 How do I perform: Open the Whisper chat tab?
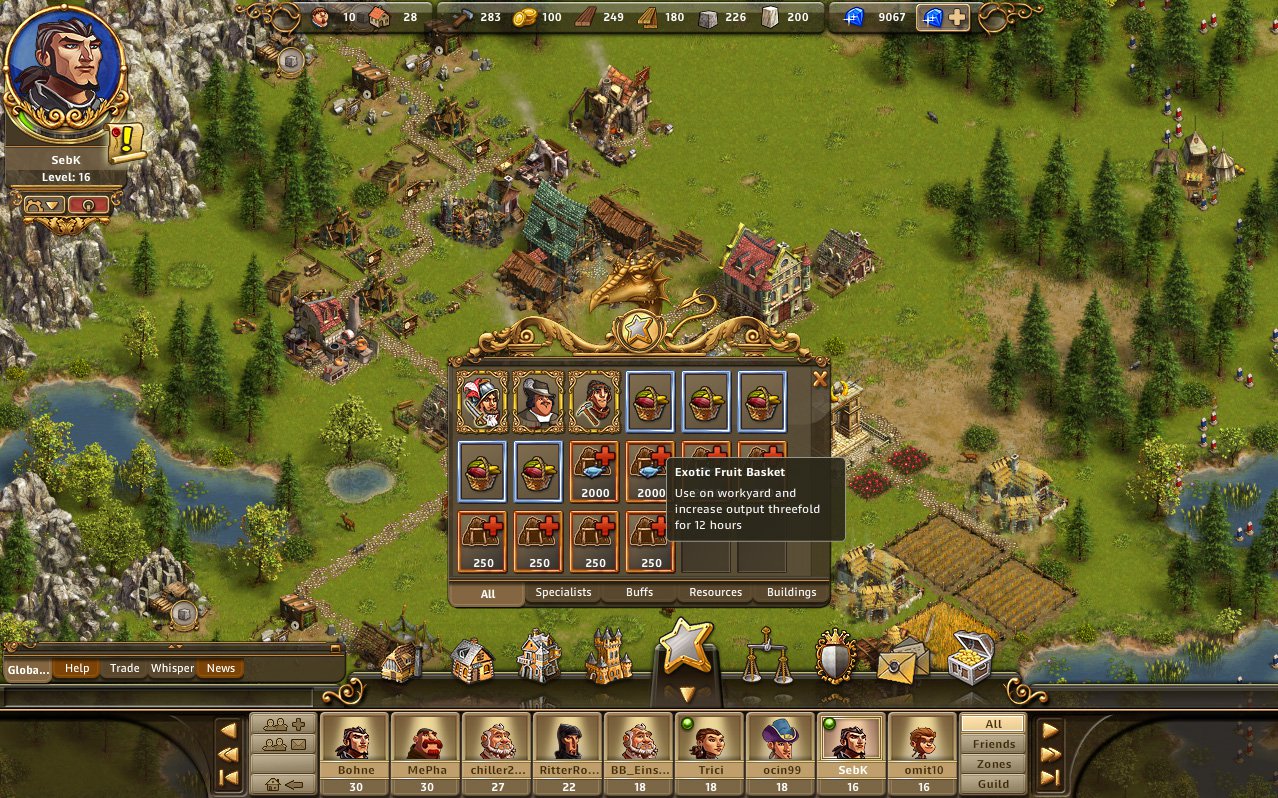pos(172,668)
